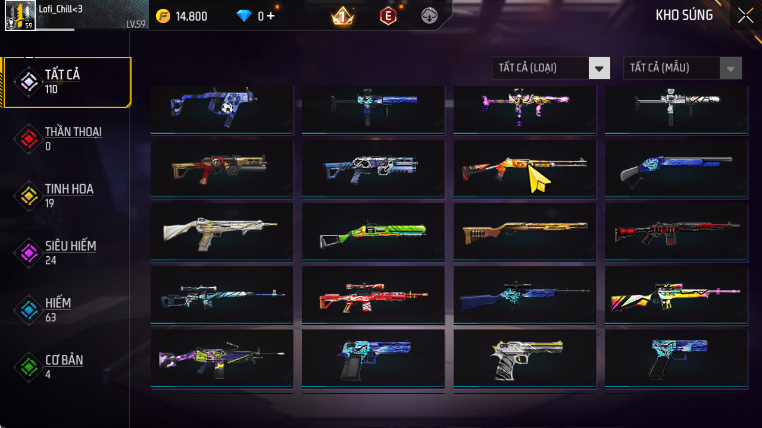Add diamonds with the plus button
762x428 pixels.
coord(270,16)
